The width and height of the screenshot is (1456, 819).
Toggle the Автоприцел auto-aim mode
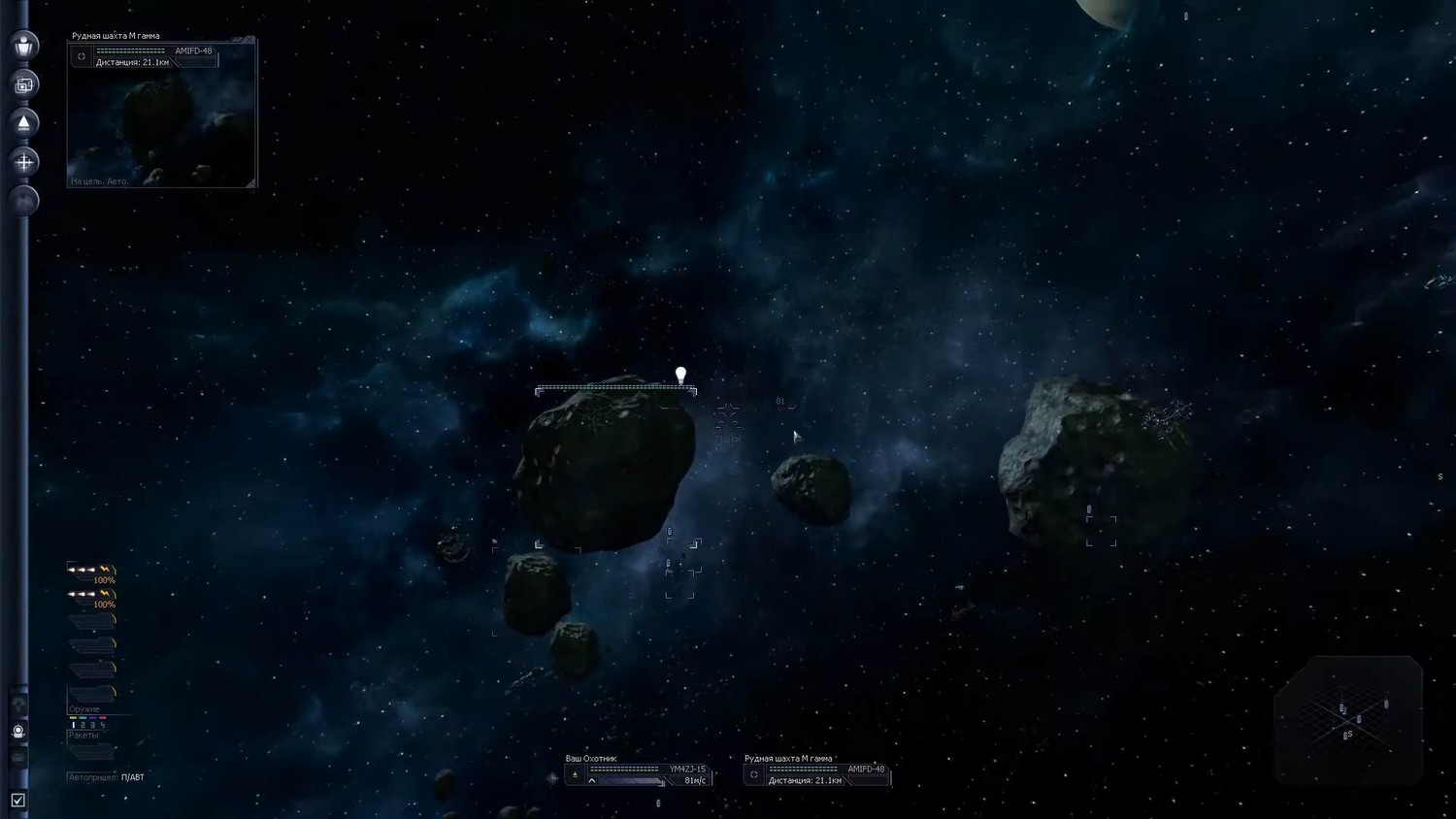[x=132, y=777]
